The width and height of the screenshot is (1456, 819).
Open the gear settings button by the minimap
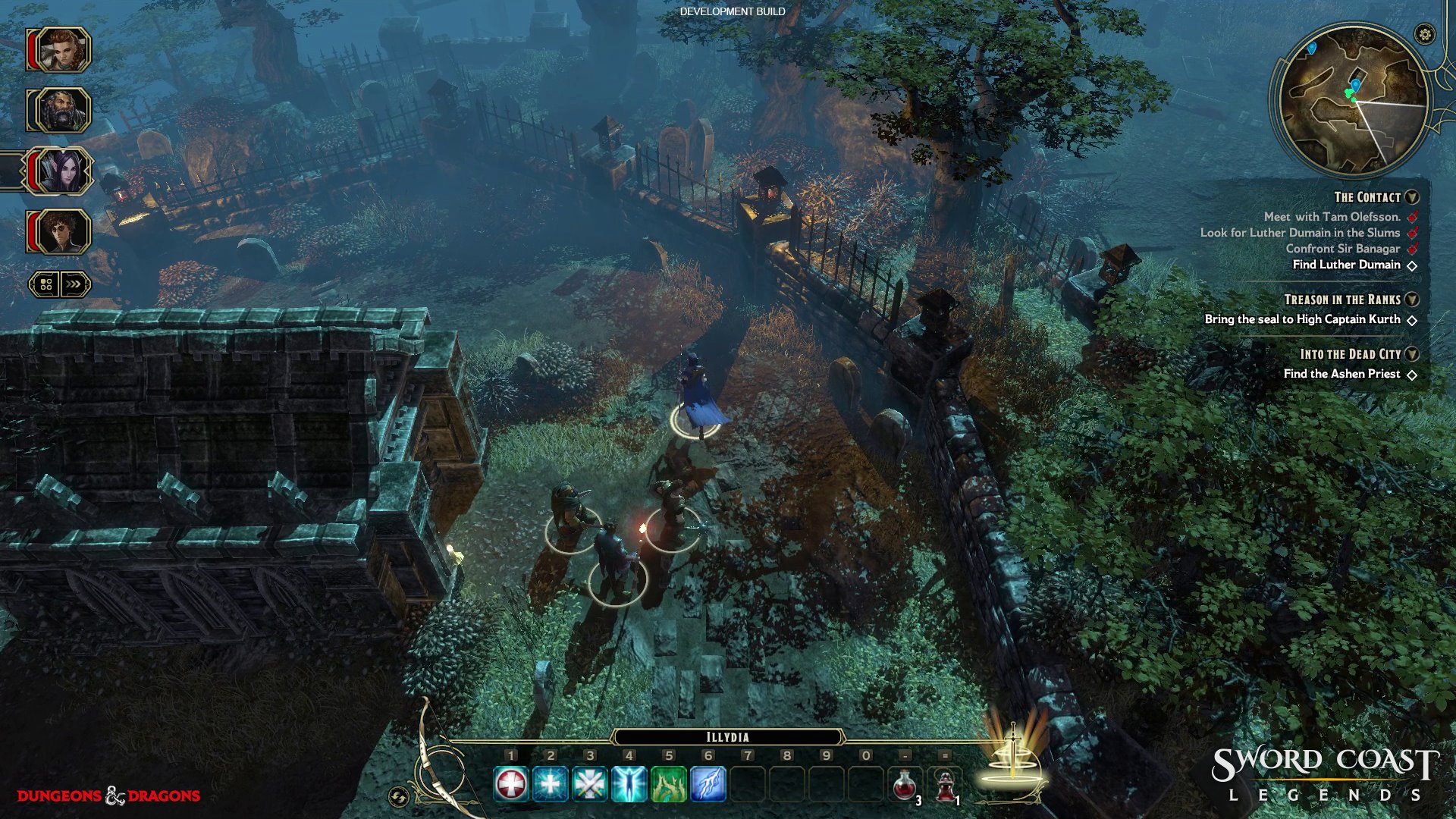coord(1425,34)
